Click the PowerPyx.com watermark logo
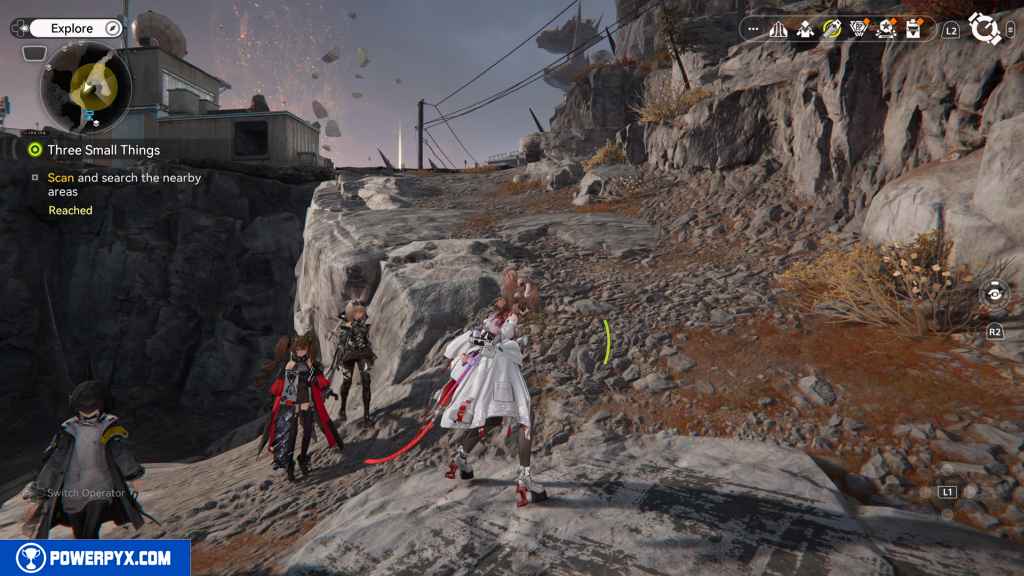The height and width of the screenshot is (576, 1024). coord(95,558)
